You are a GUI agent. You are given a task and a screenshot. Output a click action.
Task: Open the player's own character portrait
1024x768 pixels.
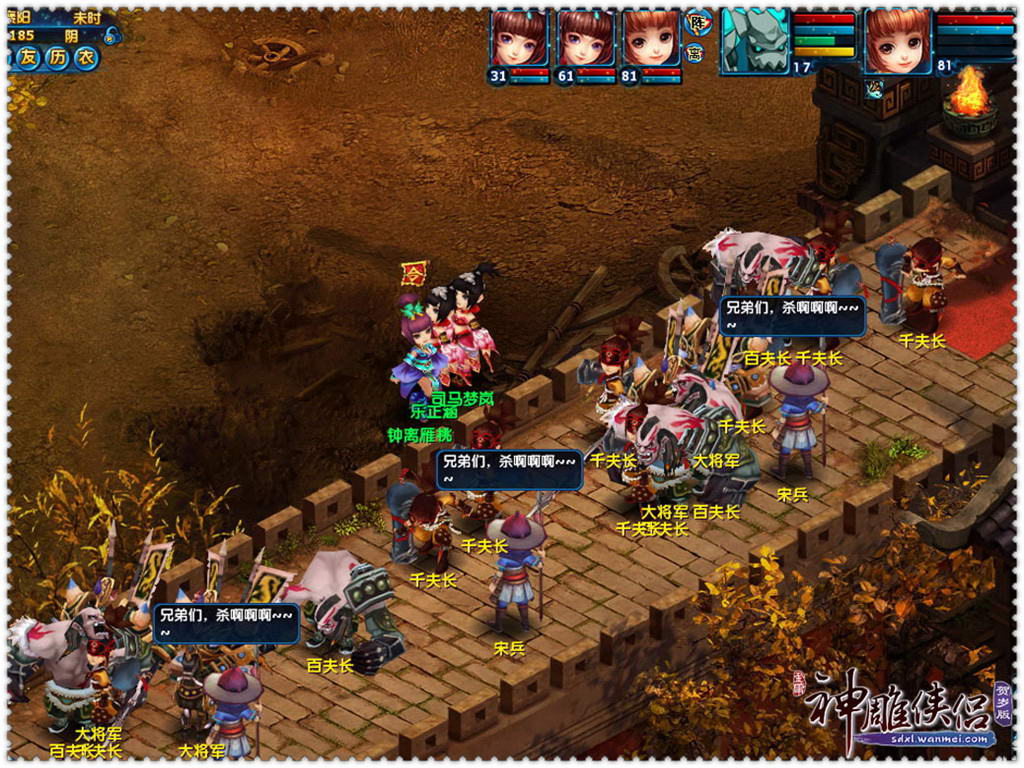[x=898, y=40]
